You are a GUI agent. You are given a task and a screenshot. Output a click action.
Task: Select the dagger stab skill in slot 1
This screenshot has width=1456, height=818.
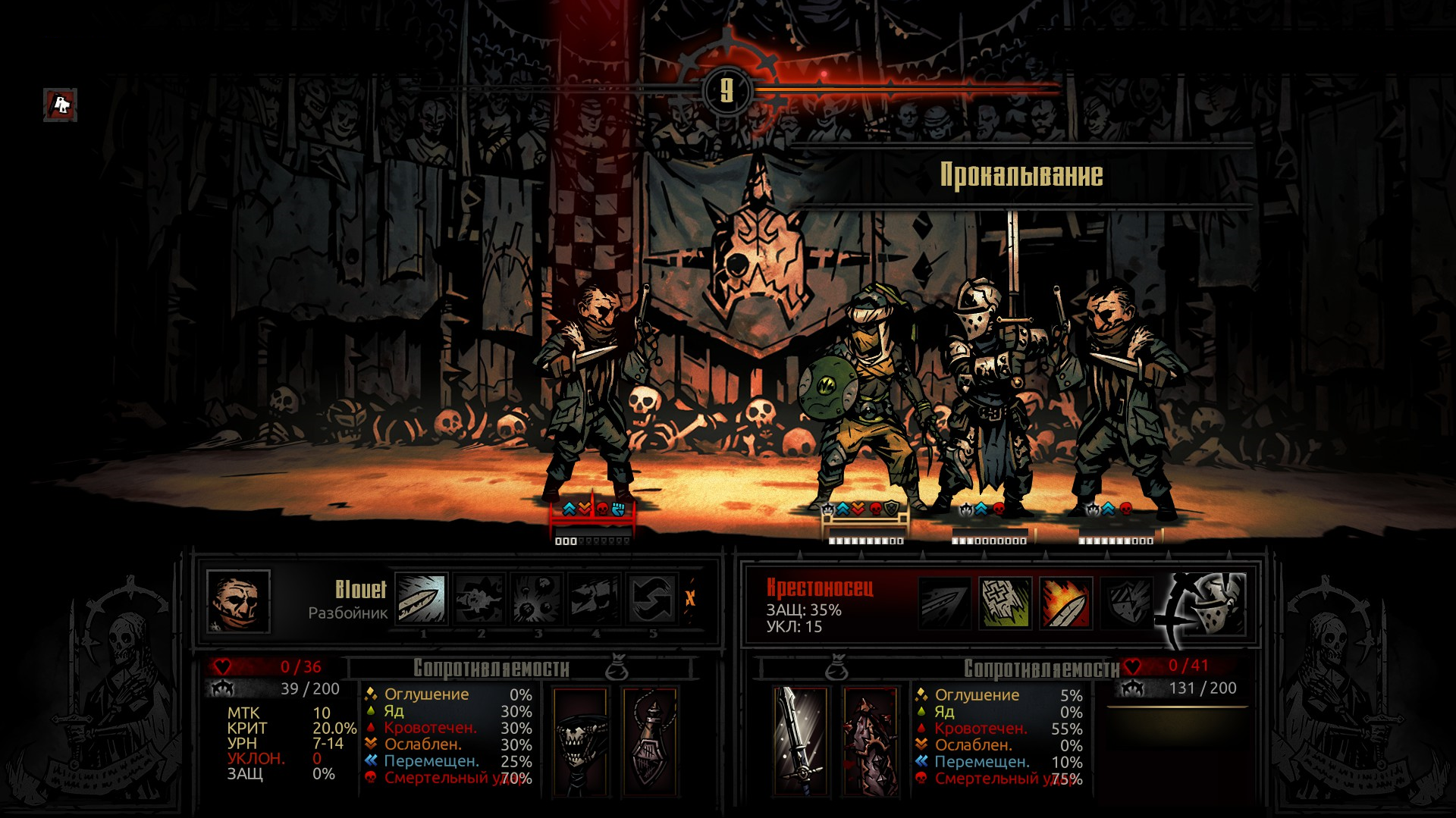coord(422,598)
